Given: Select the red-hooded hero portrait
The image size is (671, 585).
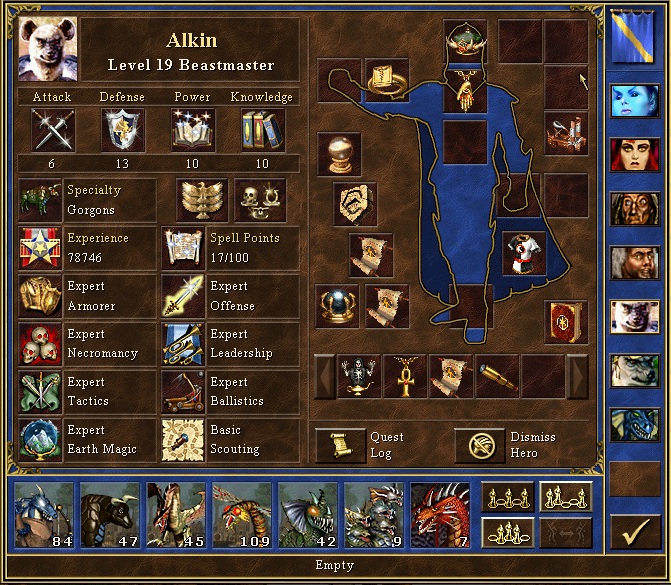Looking at the screenshot, I should pyautogui.click(x=635, y=155).
